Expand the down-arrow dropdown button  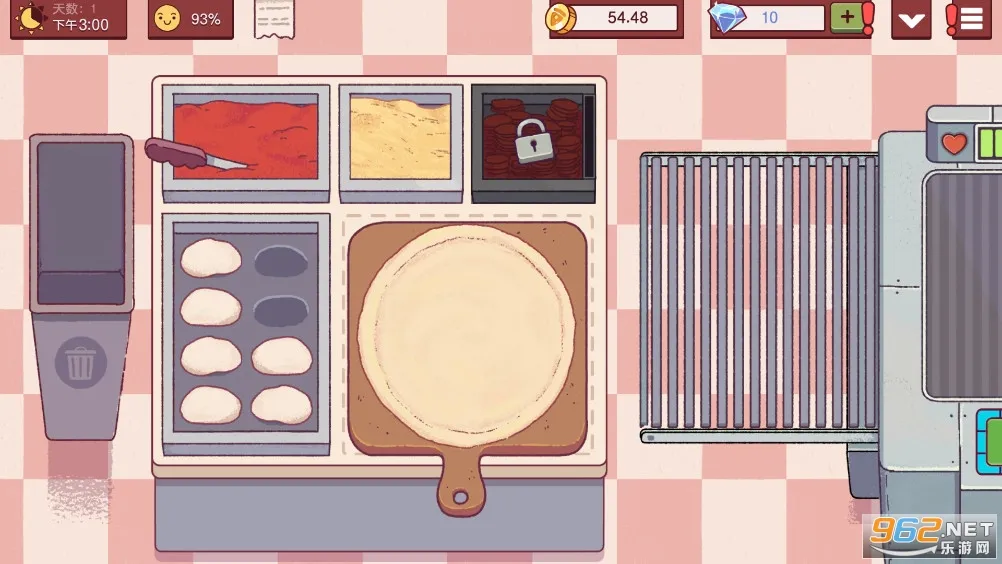(911, 19)
